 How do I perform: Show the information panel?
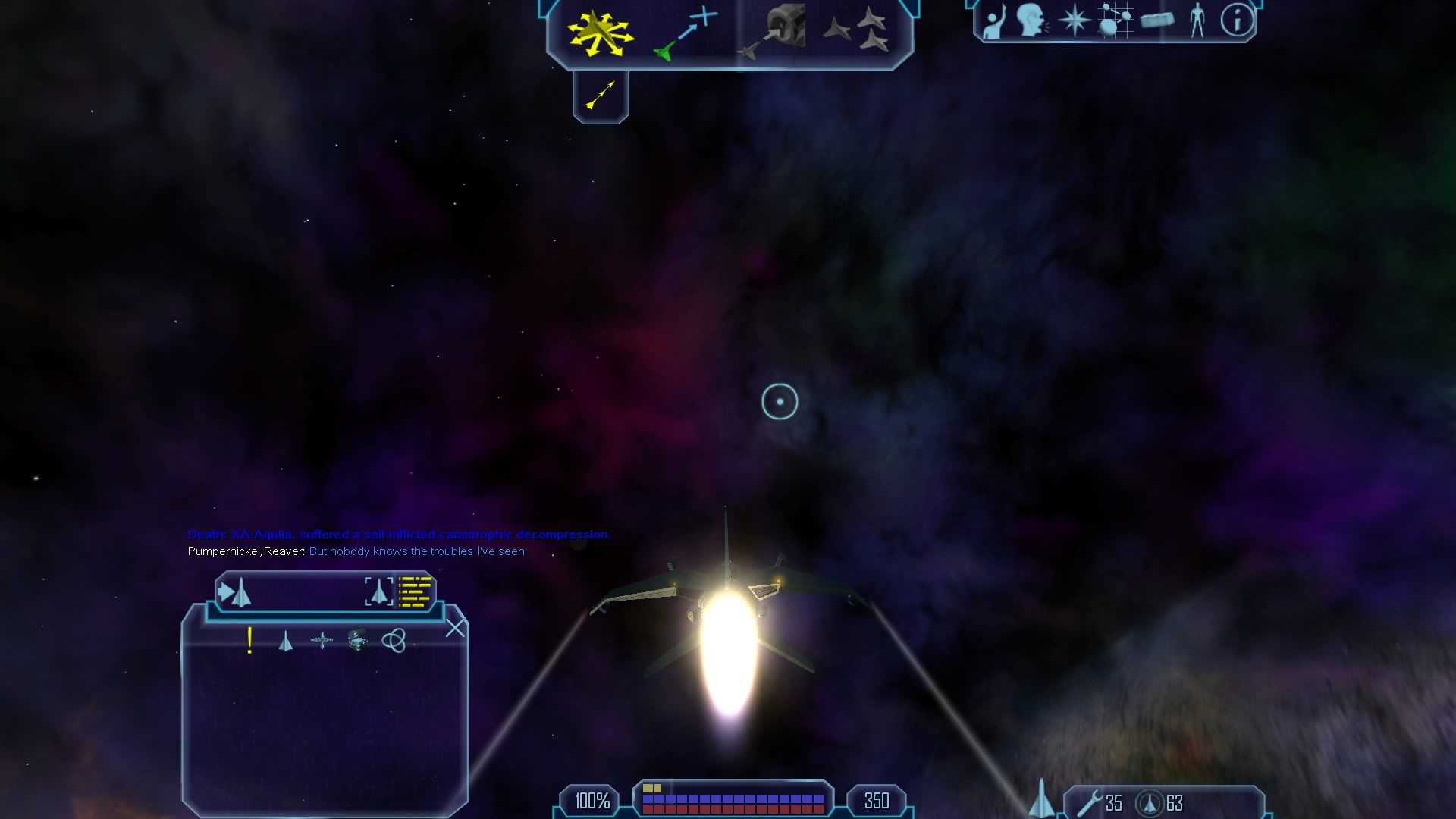[1237, 20]
